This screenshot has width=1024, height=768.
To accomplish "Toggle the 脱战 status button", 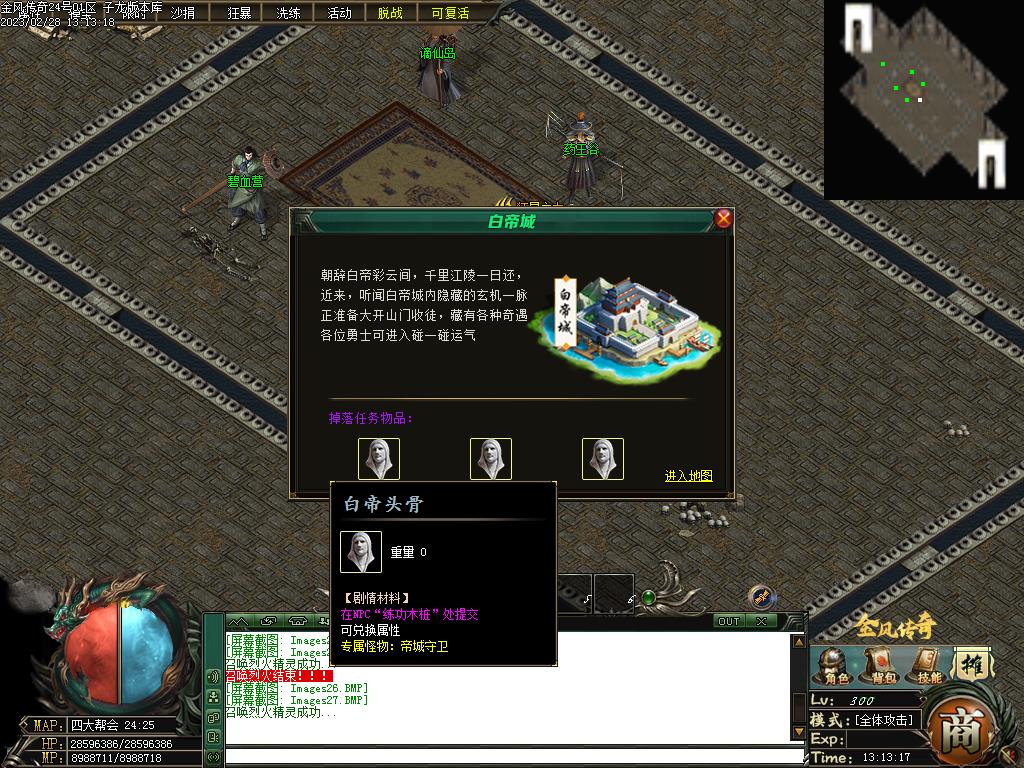I will [x=390, y=13].
